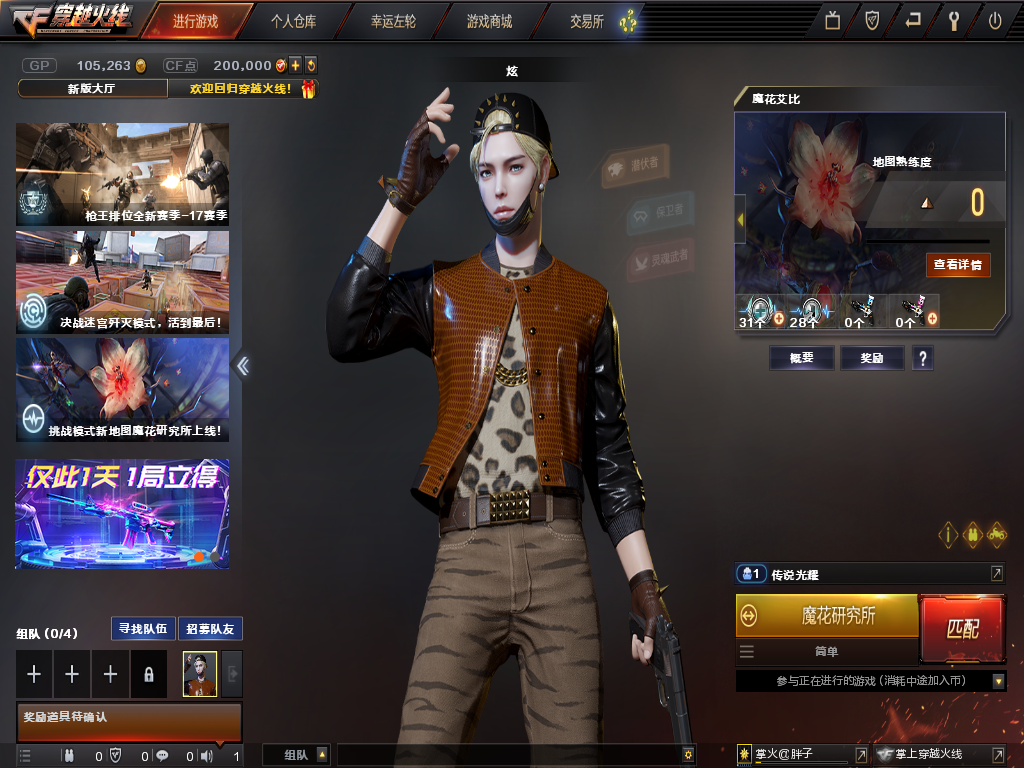The width and height of the screenshot is (1024, 768).
Task: Collapse the left panel with double arrow
Action: (242, 366)
